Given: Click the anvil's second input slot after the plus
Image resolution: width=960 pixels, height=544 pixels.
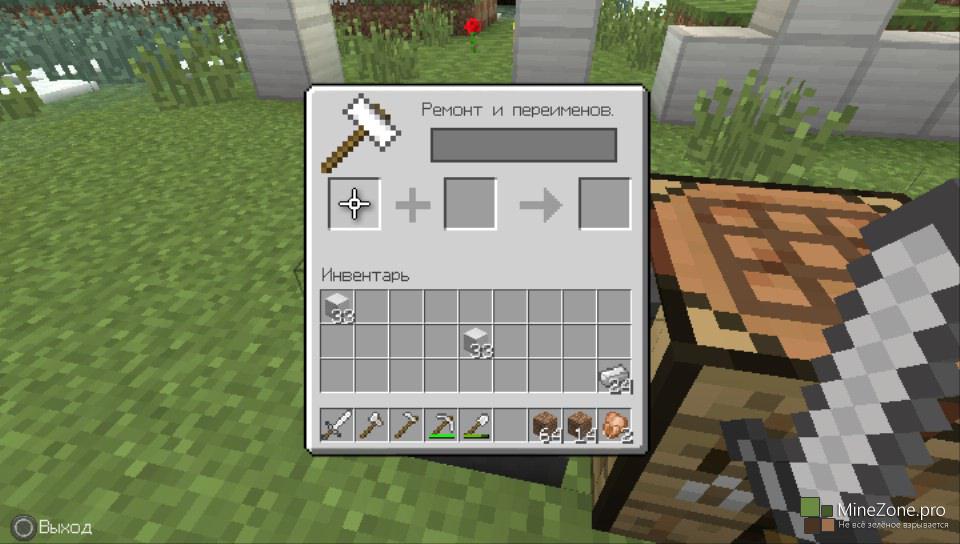Looking at the screenshot, I should click(470, 204).
